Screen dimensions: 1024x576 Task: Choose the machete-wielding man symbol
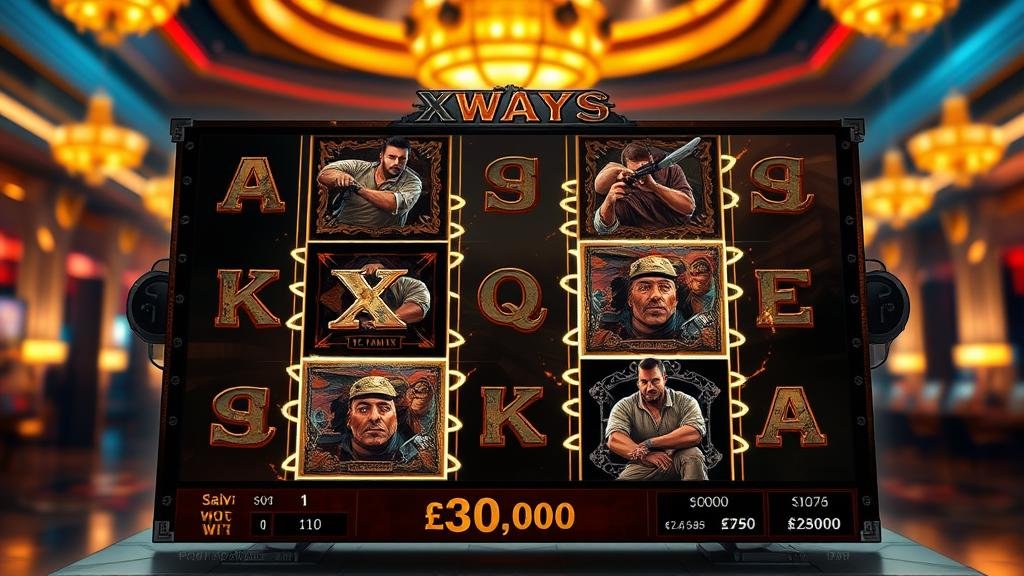650,186
